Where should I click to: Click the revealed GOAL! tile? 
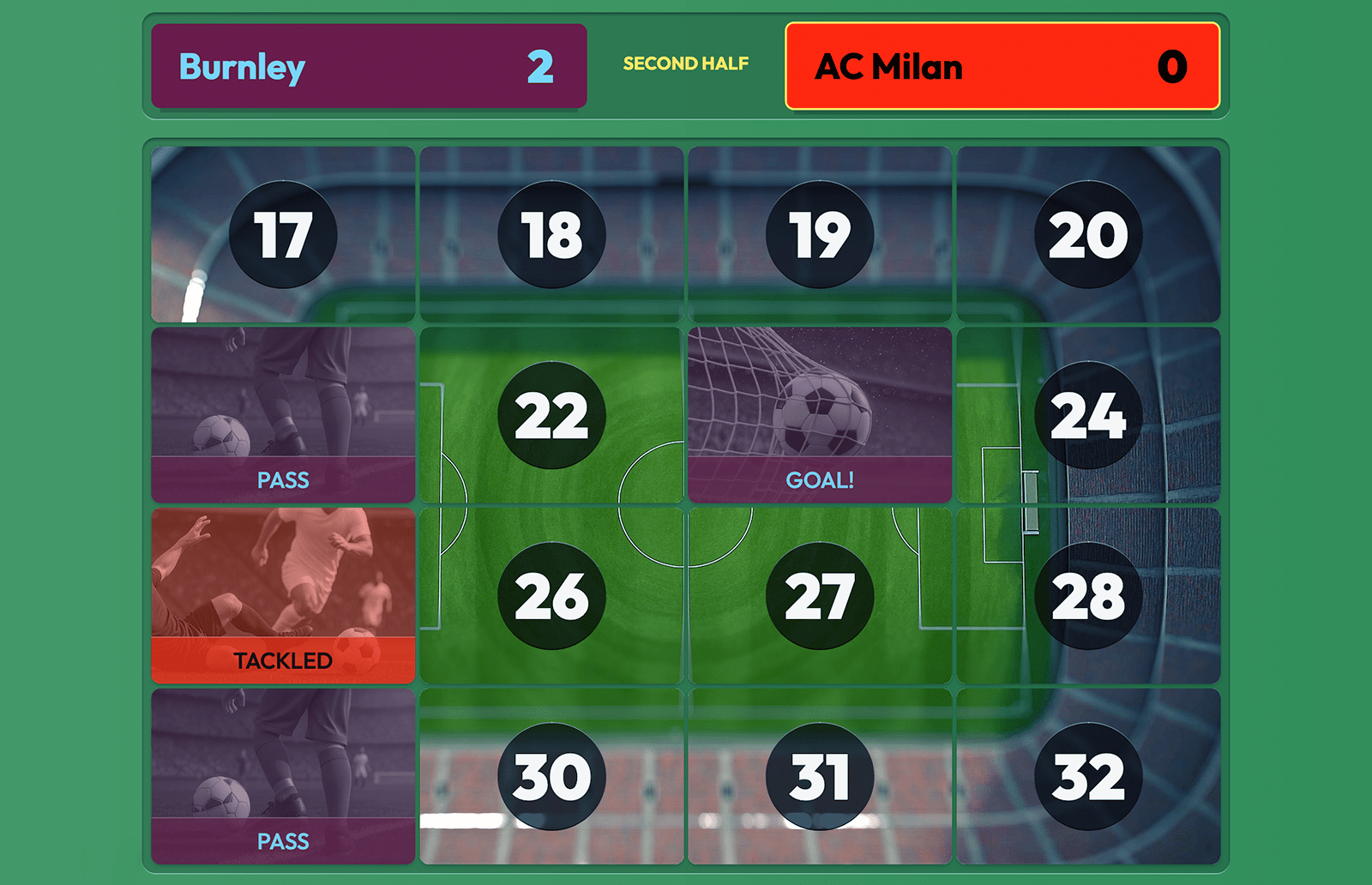pos(820,415)
